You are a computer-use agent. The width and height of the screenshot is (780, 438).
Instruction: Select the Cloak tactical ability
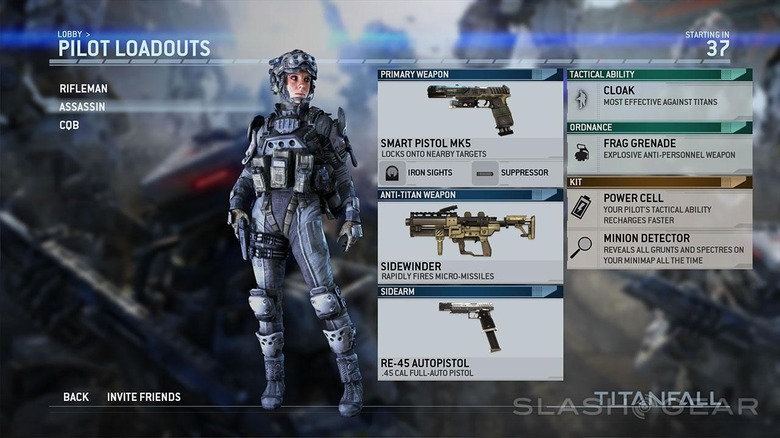(660, 97)
